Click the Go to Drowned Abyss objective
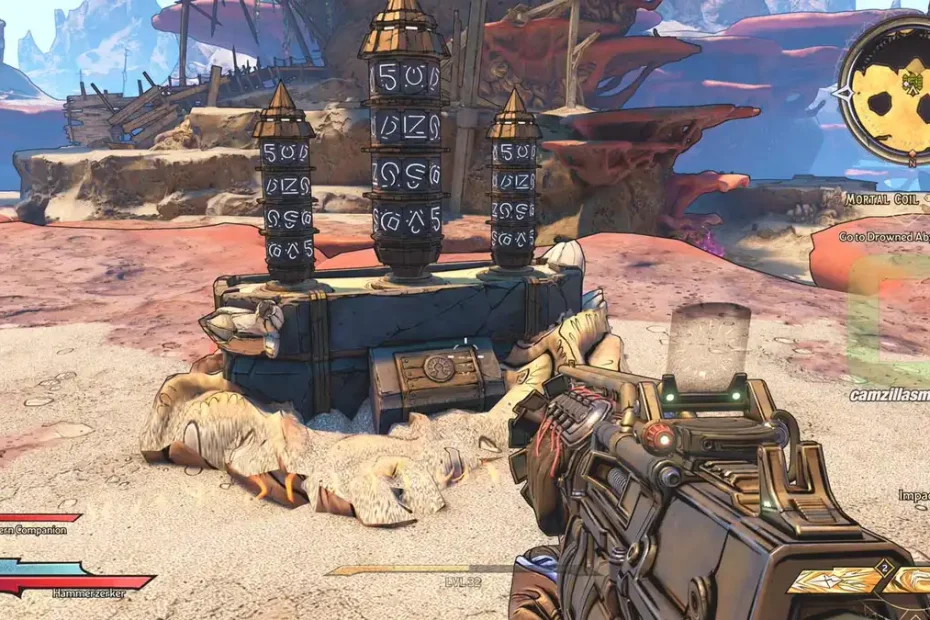This screenshot has width=930, height=620. click(884, 238)
